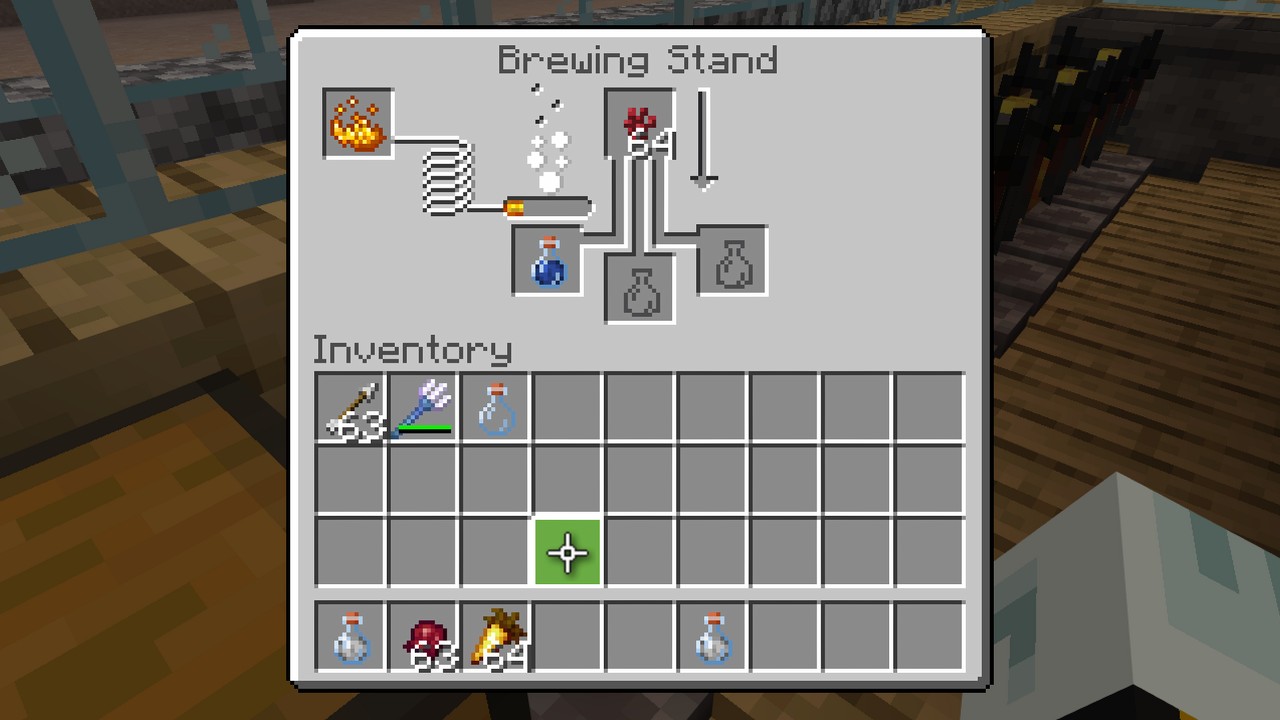
Task: Click the brewing progress bubbles indicator
Action: 548,140
